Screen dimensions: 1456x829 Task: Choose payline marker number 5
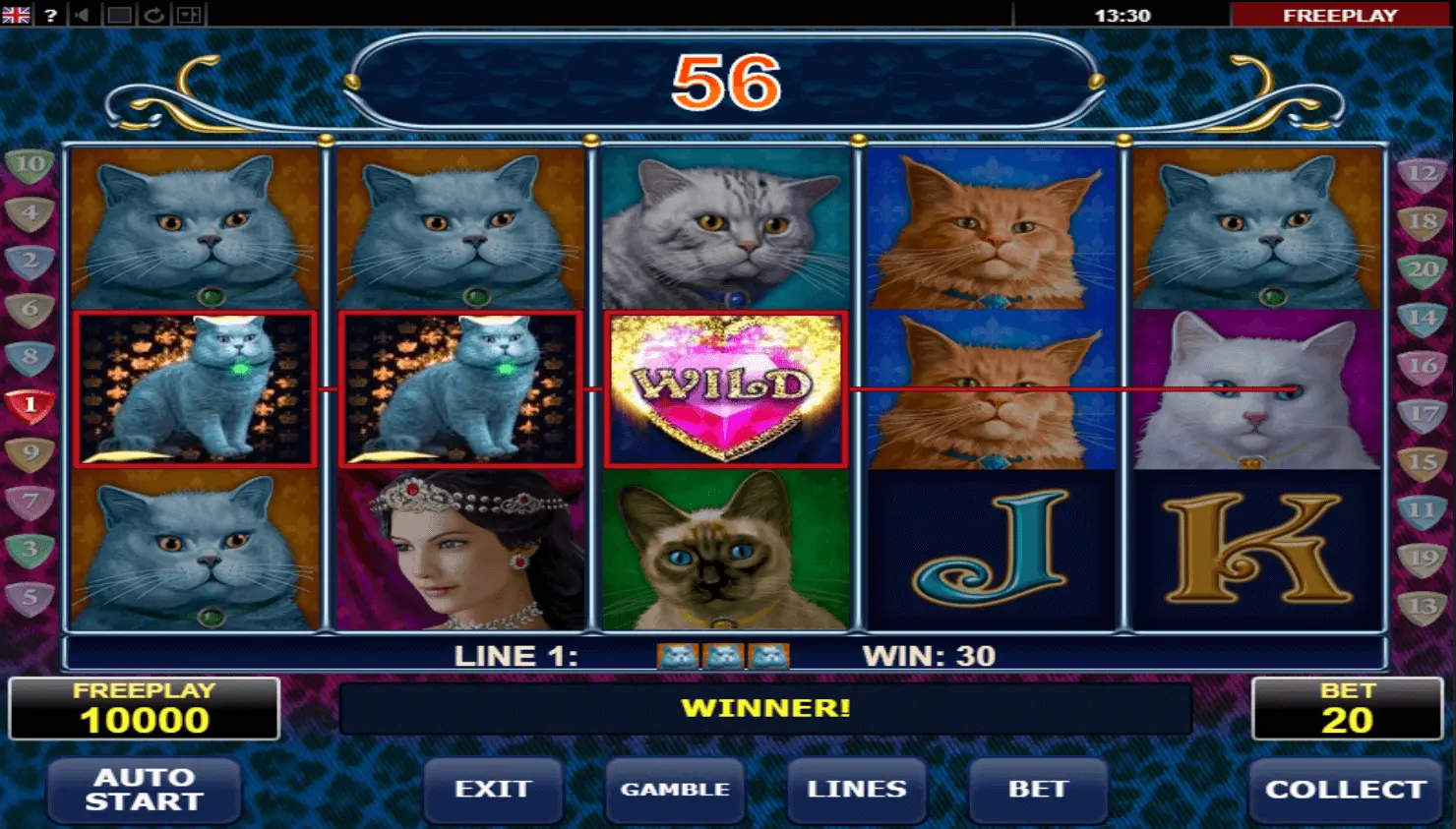pyautogui.click(x=30, y=597)
